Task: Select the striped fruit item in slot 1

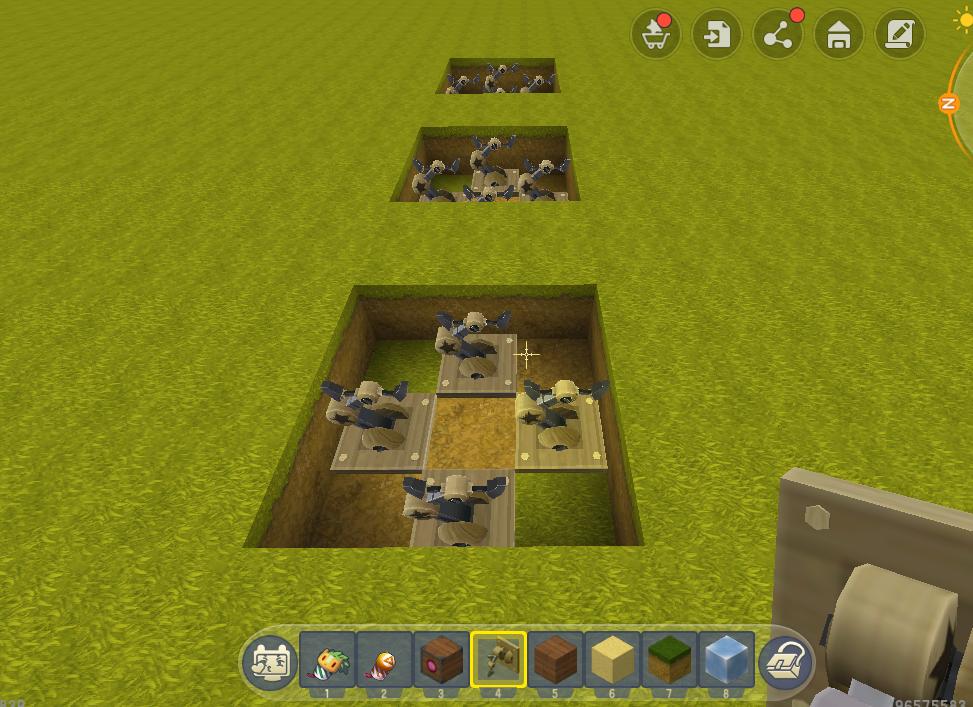Action: tap(328, 660)
